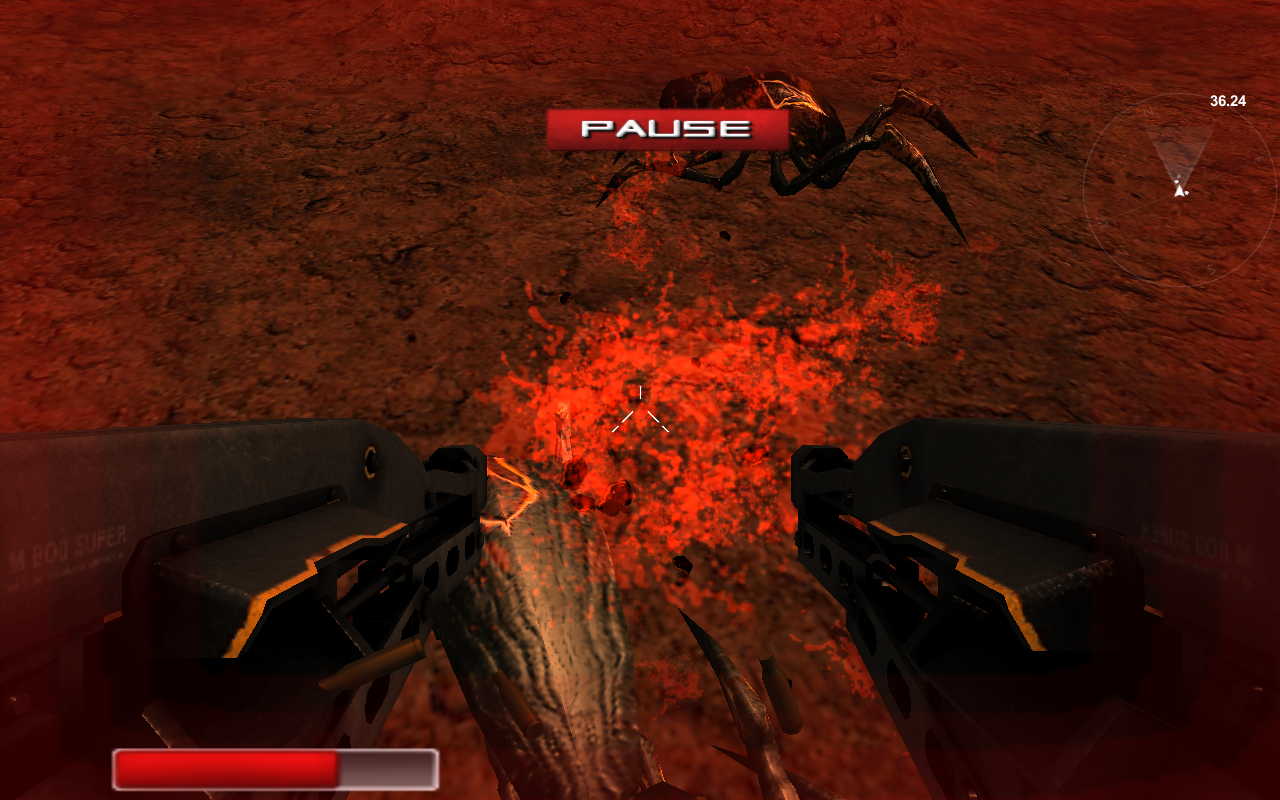This screenshot has height=800, width=1280.
Task: Click the view cone on the compass minimap
Action: [x=1180, y=150]
